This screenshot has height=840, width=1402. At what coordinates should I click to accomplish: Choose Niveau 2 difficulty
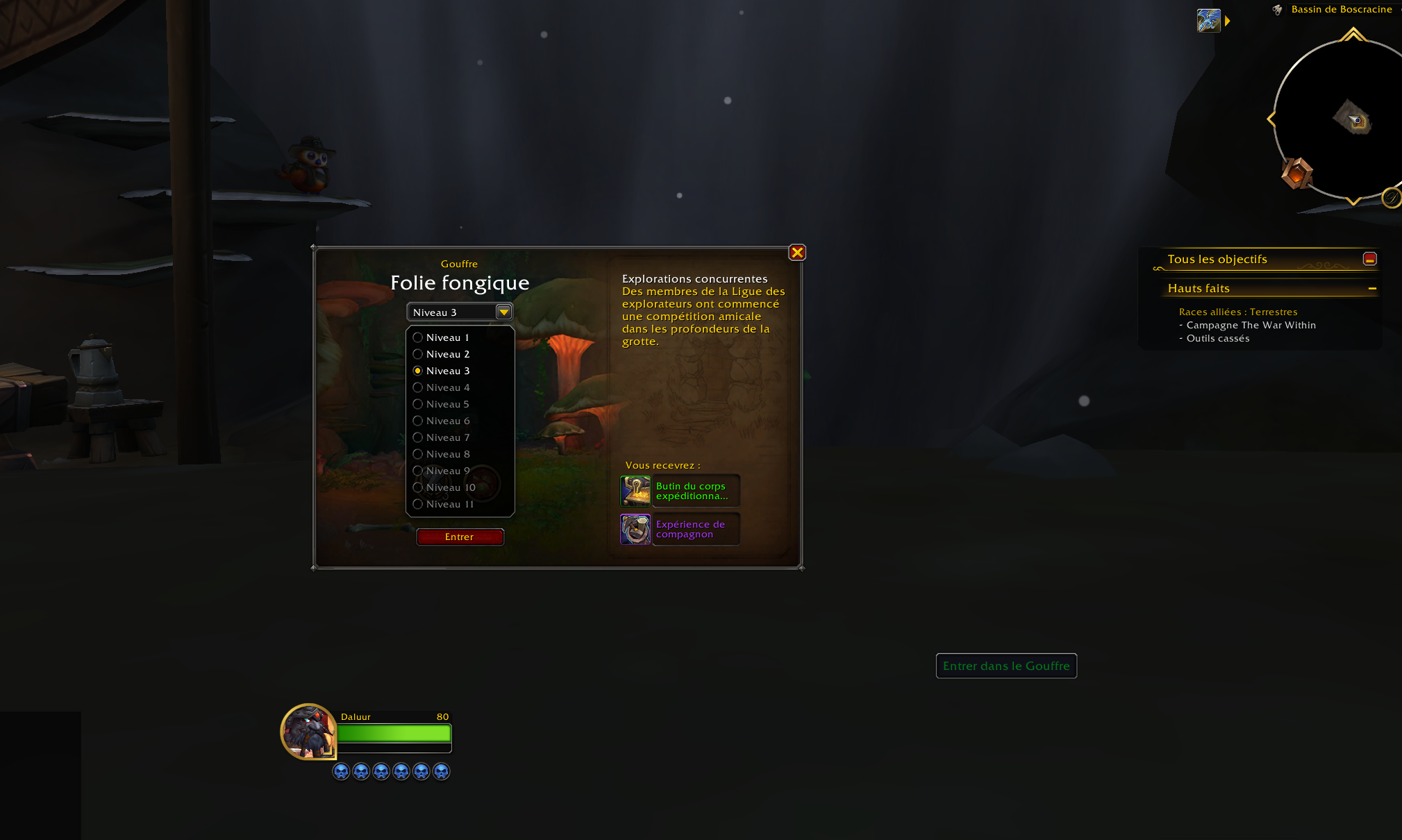(x=418, y=354)
